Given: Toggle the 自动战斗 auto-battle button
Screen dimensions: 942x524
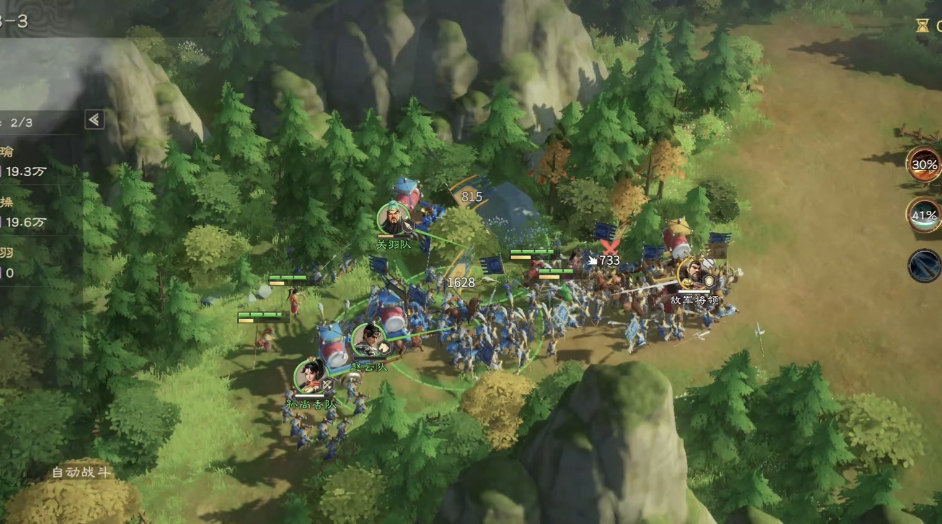Looking at the screenshot, I should tap(82, 472).
